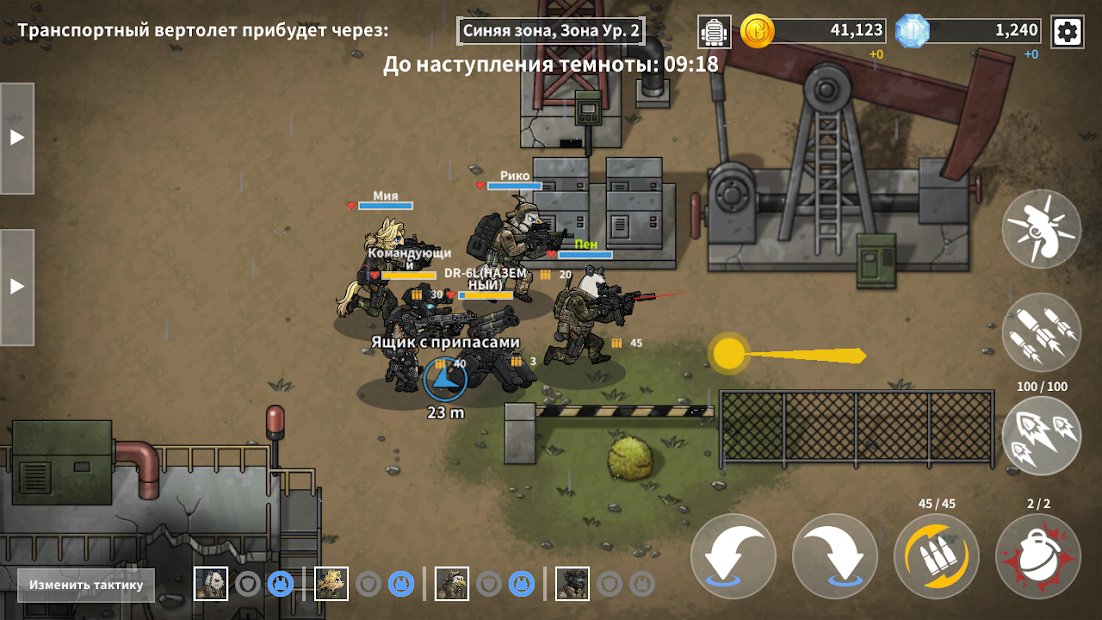Tap the left-curving arrow action button
Image resolution: width=1102 pixels, height=620 pixels.
(x=733, y=556)
